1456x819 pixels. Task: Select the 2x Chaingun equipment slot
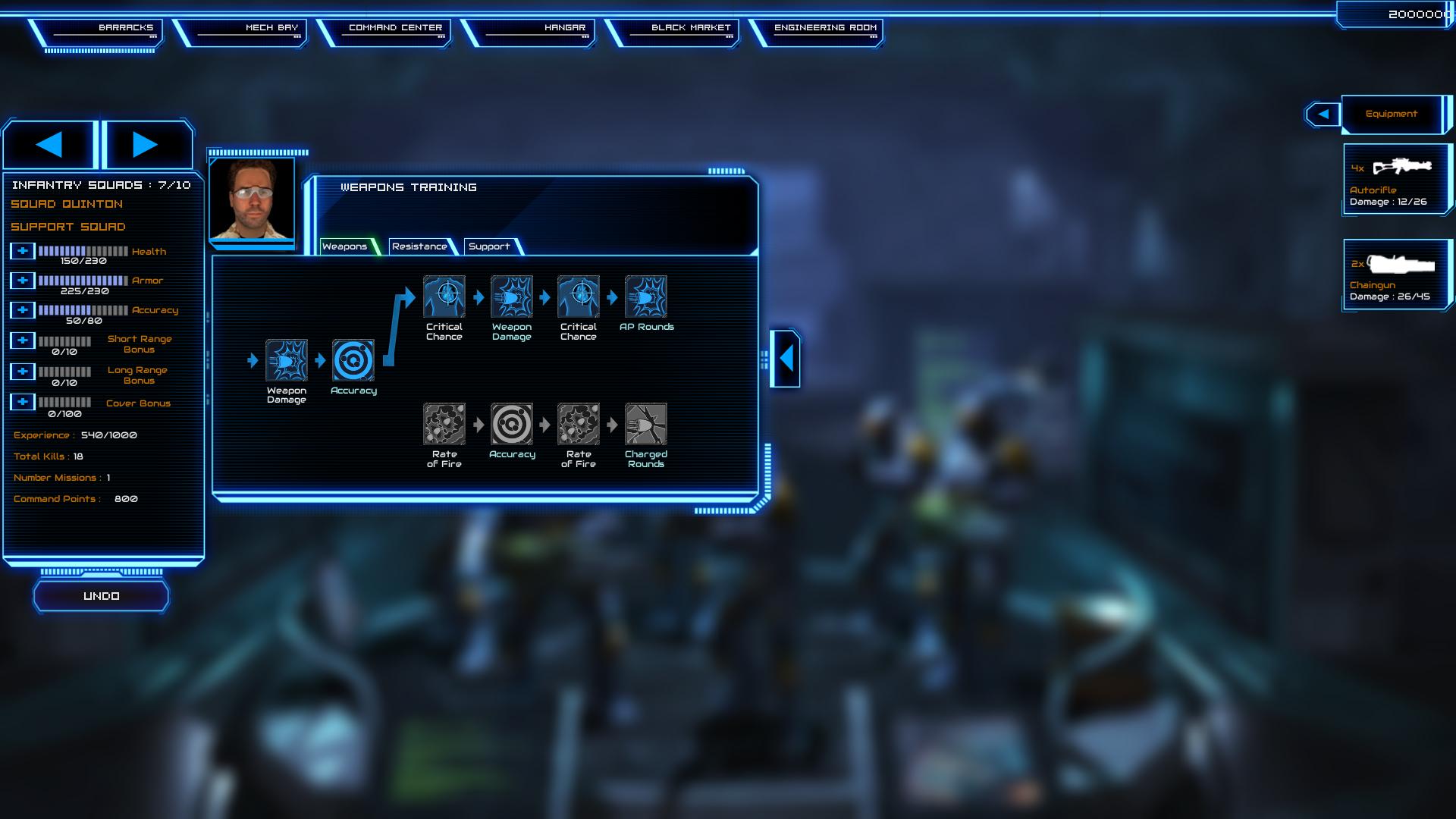1397,273
